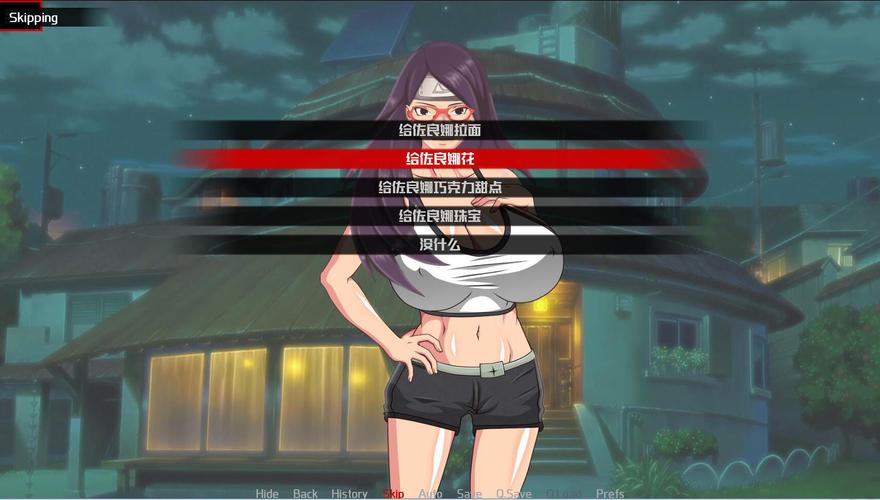
Task: Select the highlighted 给佐良娜花 choice
Action: (439, 158)
